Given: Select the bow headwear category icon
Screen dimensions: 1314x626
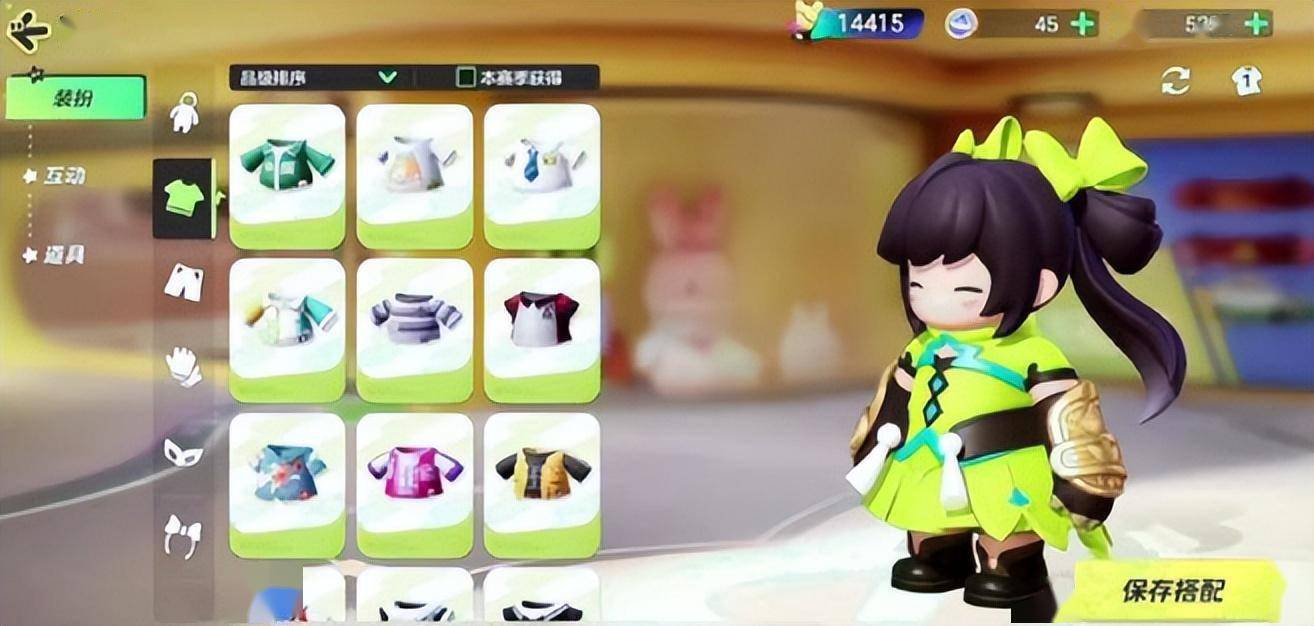Looking at the screenshot, I should click(183, 536).
